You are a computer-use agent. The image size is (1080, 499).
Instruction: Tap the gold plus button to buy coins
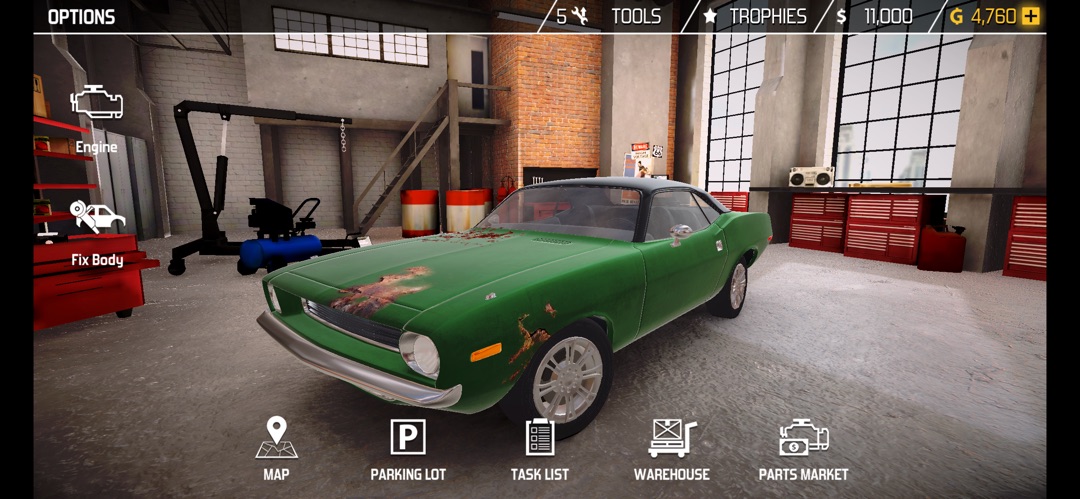click(1031, 17)
